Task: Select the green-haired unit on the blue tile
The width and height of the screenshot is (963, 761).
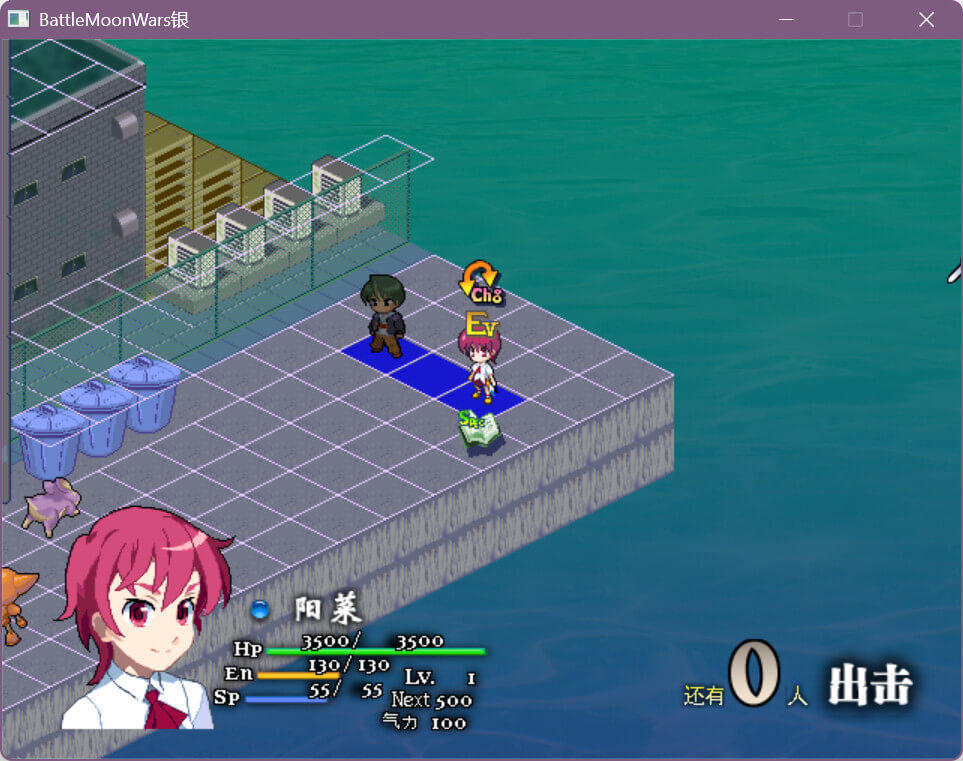Action: point(383,315)
